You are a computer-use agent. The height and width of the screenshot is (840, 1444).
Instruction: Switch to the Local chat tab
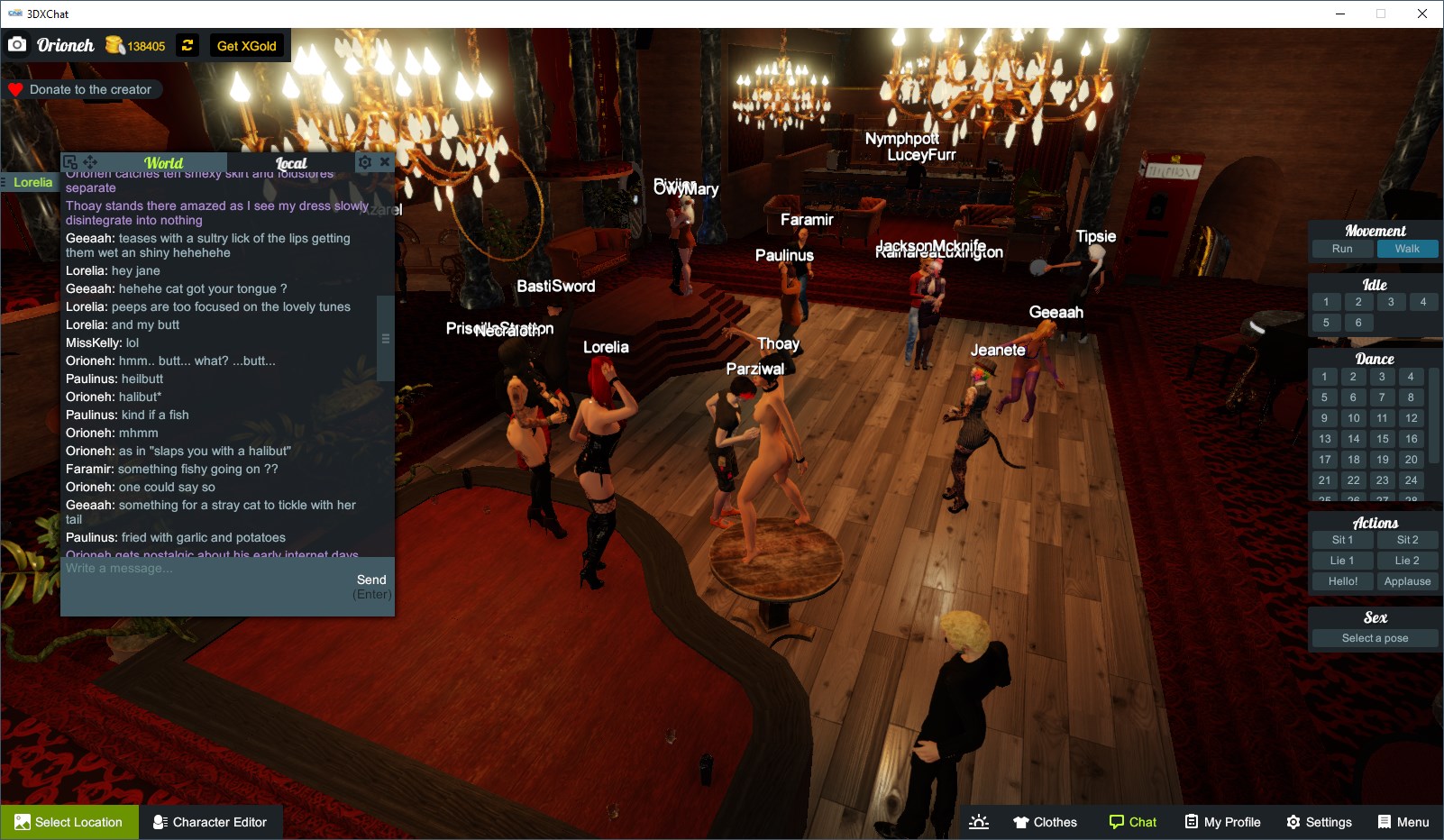click(292, 163)
